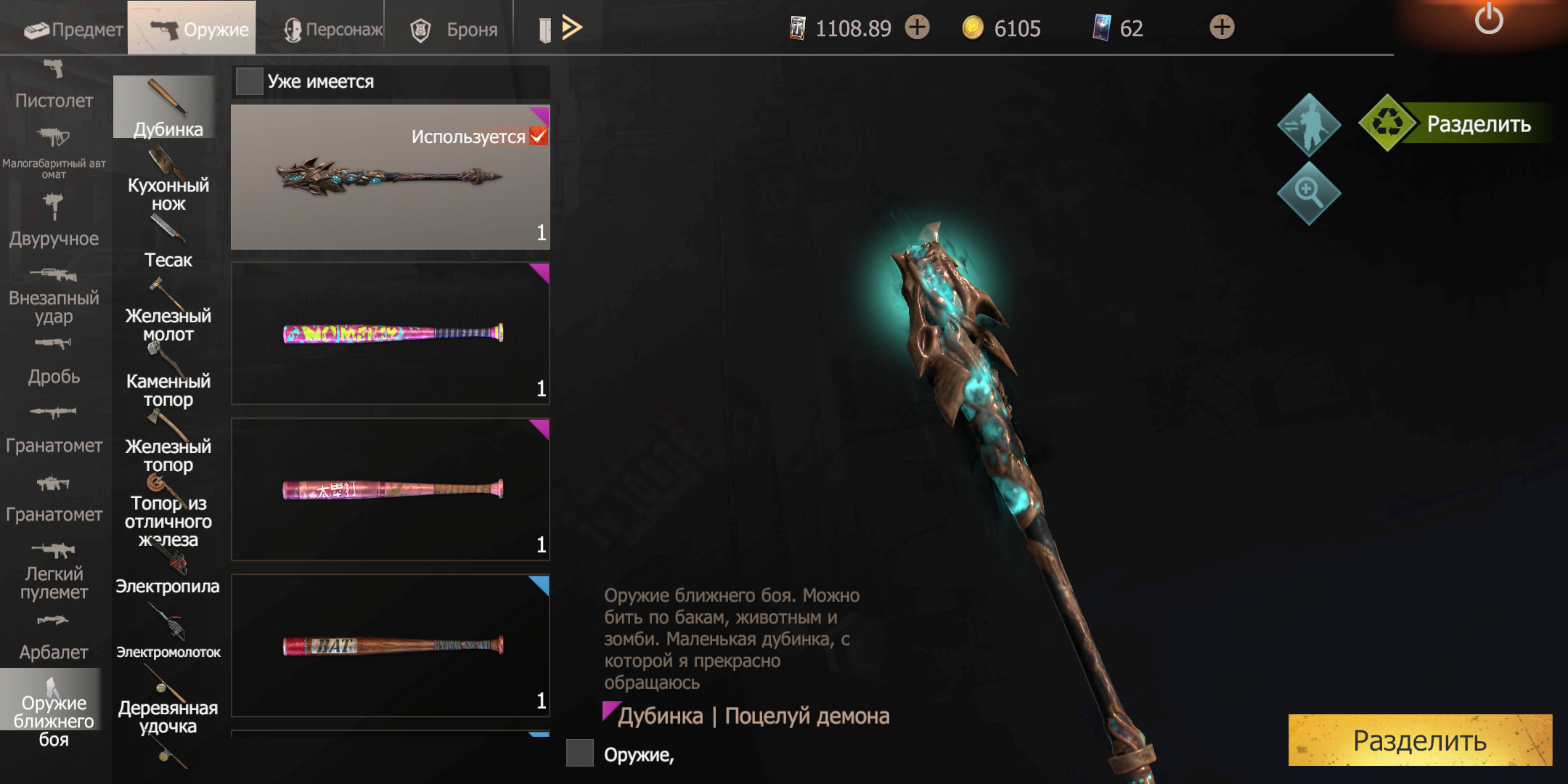The width and height of the screenshot is (1568, 784).
Task: Select Электропила melee weapon type
Action: pos(168,573)
